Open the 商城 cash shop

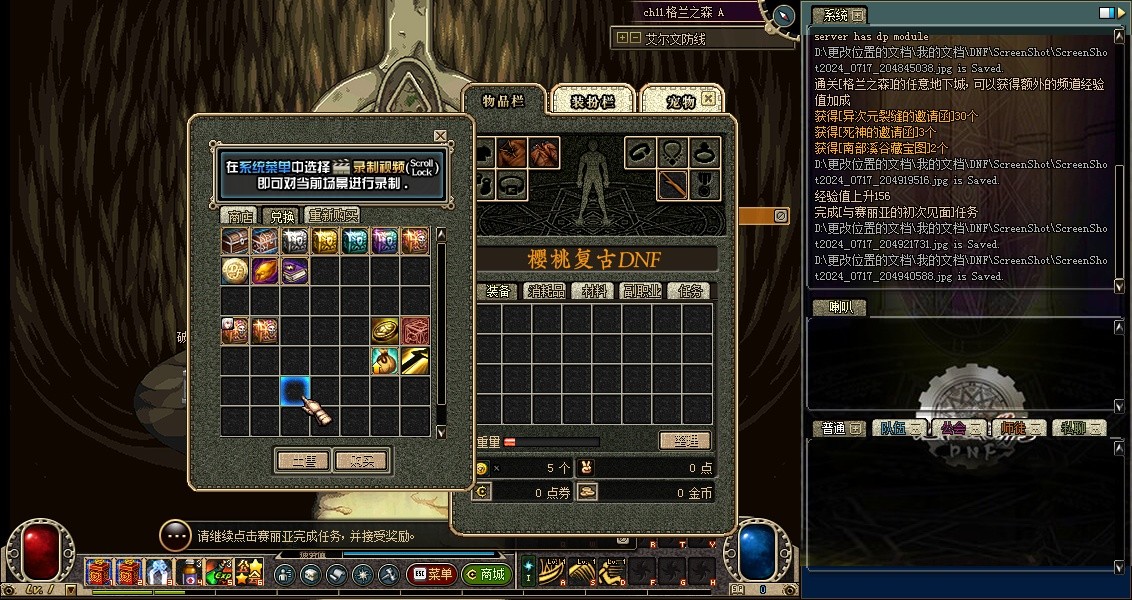tap(487, 574)
